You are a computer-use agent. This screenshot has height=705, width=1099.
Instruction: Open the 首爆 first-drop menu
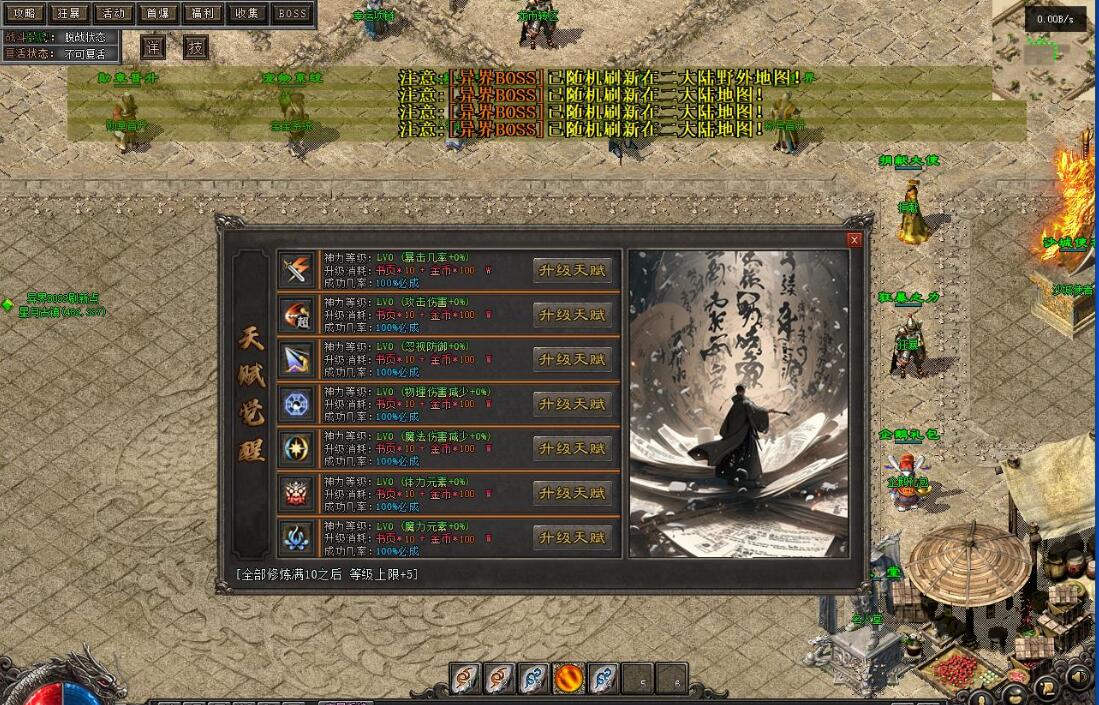click(157, 13)
